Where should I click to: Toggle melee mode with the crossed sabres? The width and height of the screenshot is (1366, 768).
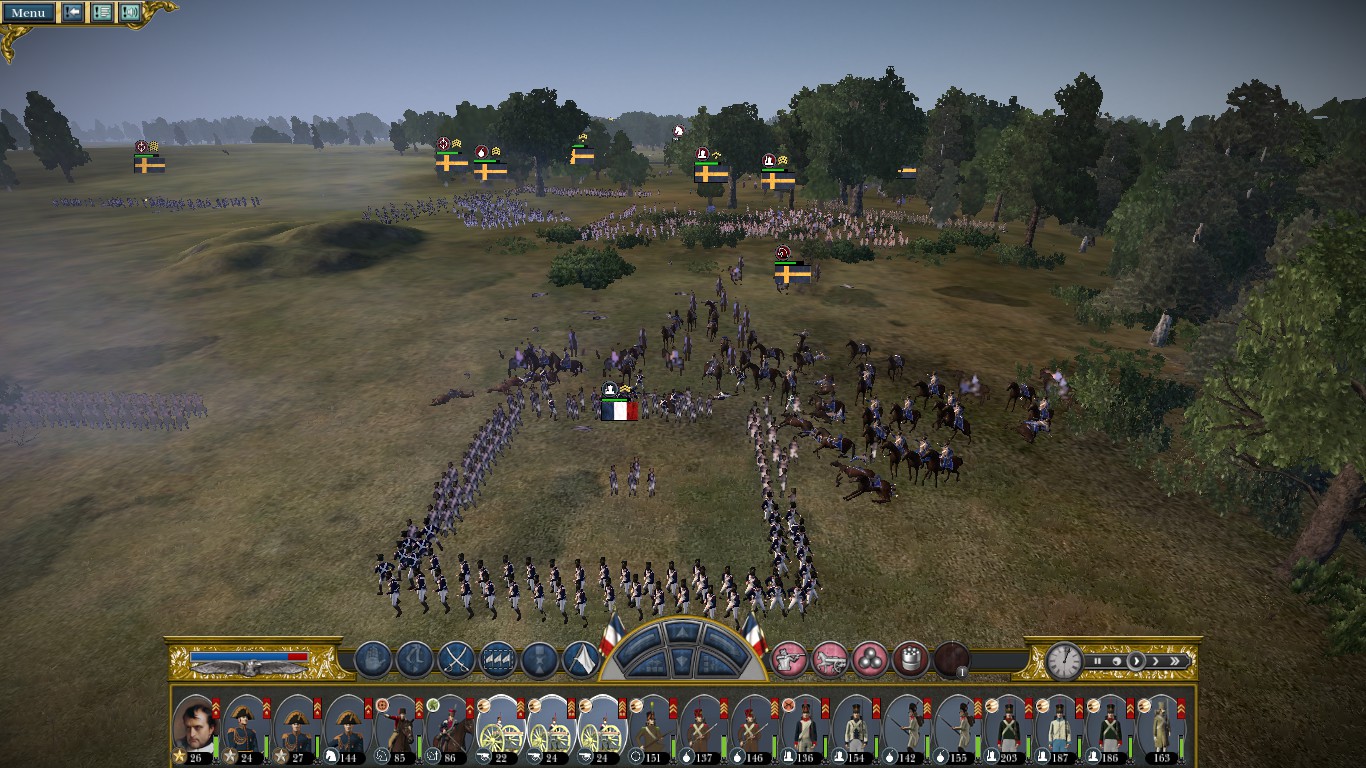pos(456,659)
